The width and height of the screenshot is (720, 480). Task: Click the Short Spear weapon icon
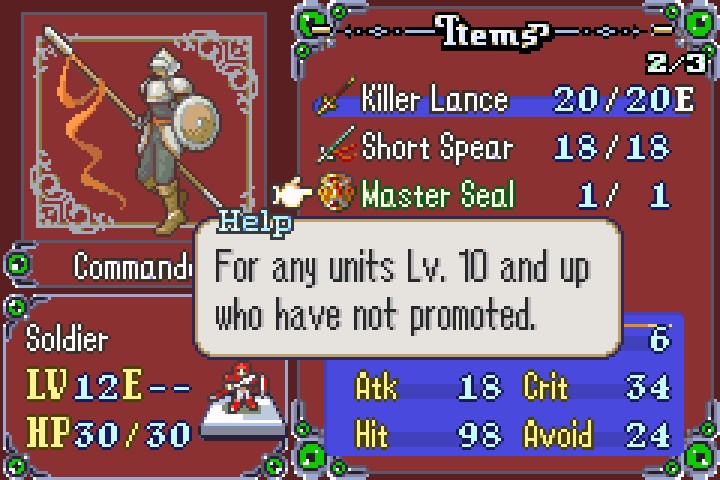click(x=332, y=149)
